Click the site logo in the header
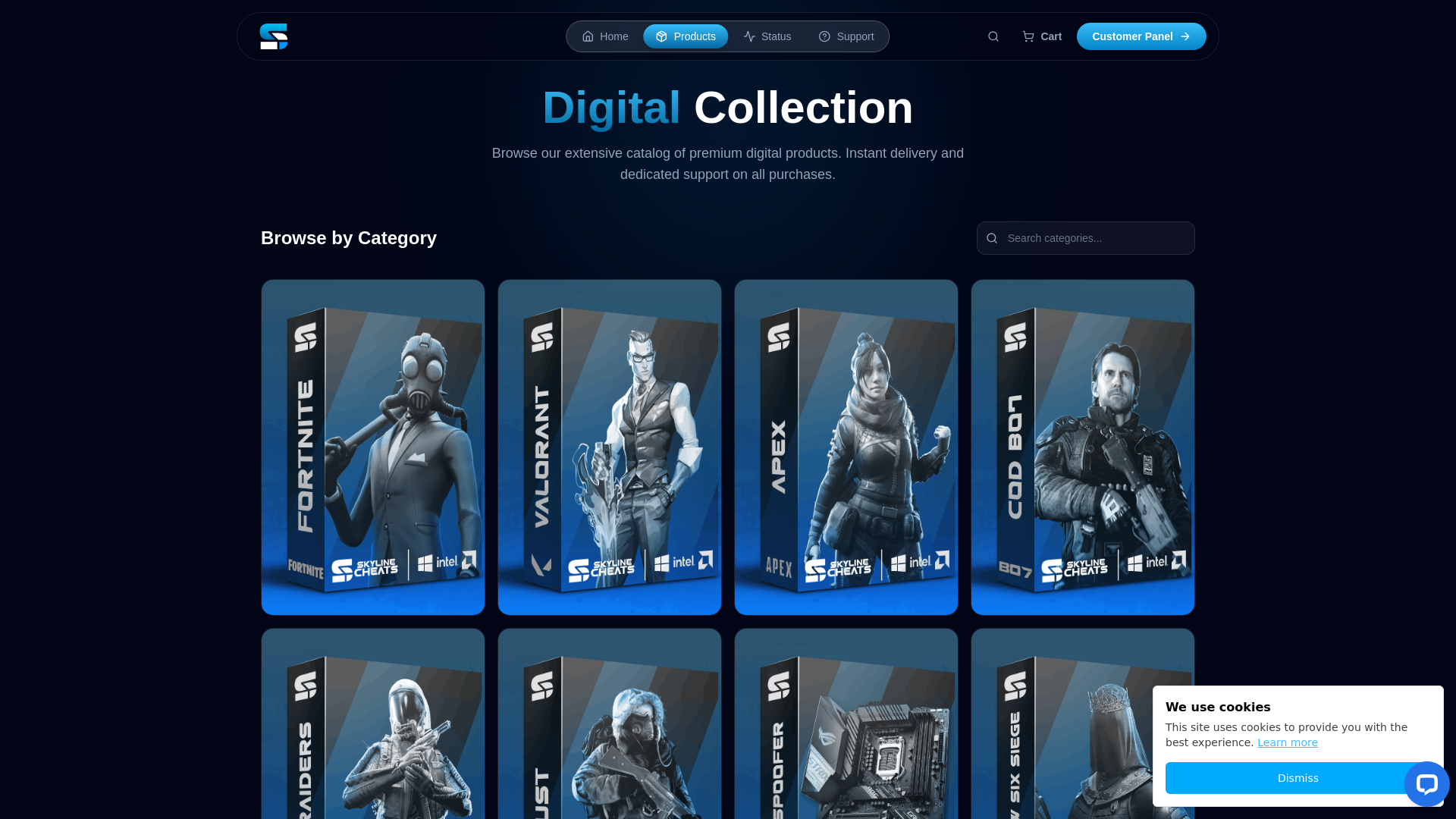The height and width of the screenshot is (819, 1456). 274,36
